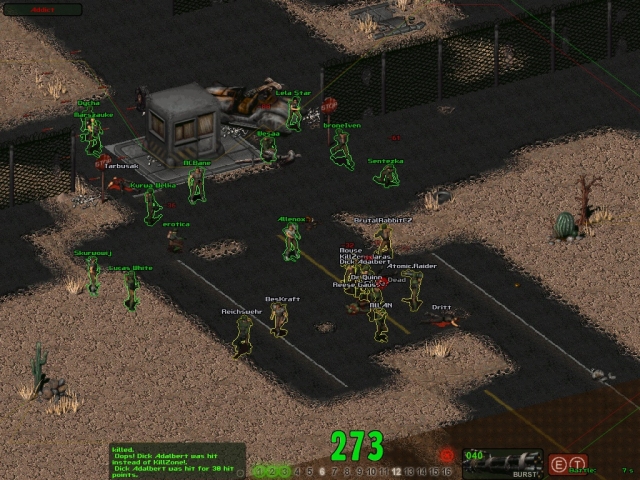Image resolution: width=640 pixels, height=480 pixels.
Task: Select number 12 in the bottom number row
Action: tap(397, 470)
